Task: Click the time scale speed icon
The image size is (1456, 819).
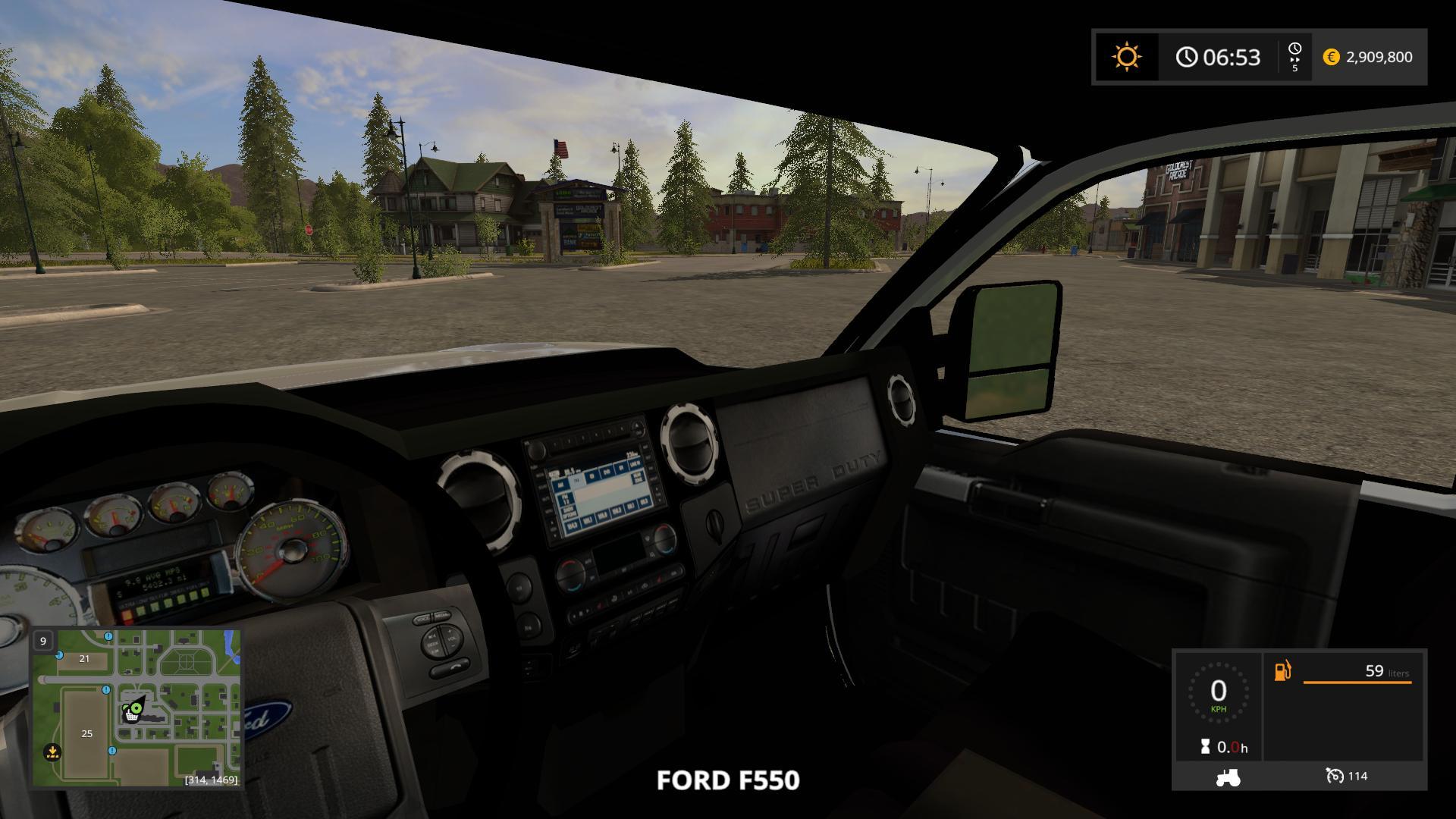Action: [1294, 57]
